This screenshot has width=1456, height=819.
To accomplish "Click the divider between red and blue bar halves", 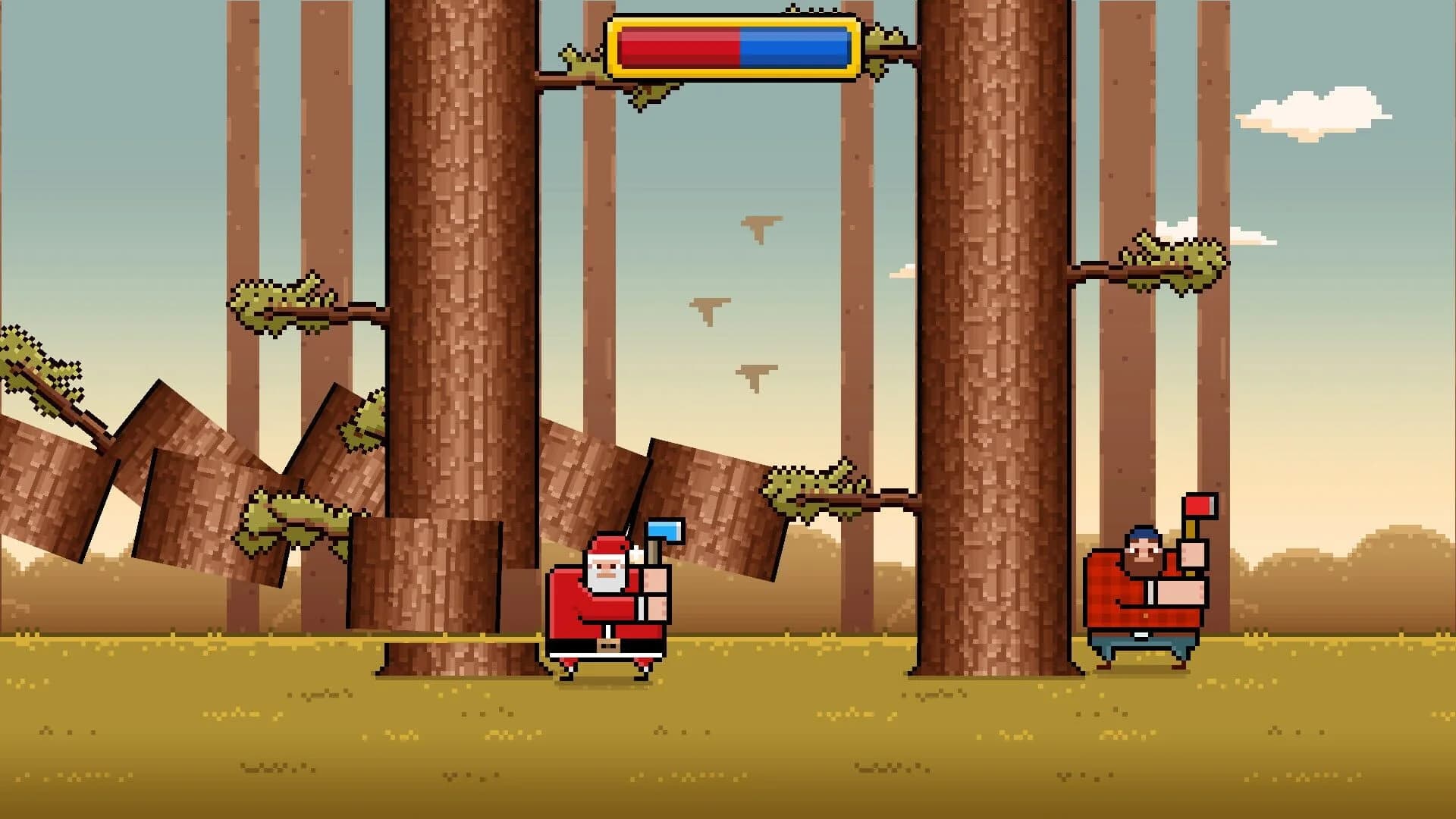I will 739,45.
